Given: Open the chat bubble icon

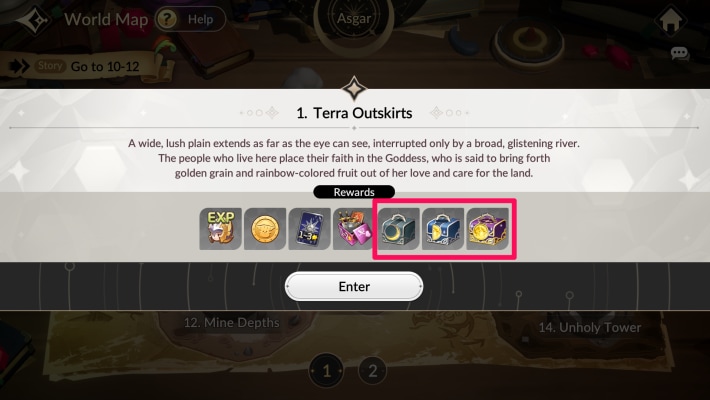Looking at the screenshot, I should pyautogui.click(x=680, y=54).
